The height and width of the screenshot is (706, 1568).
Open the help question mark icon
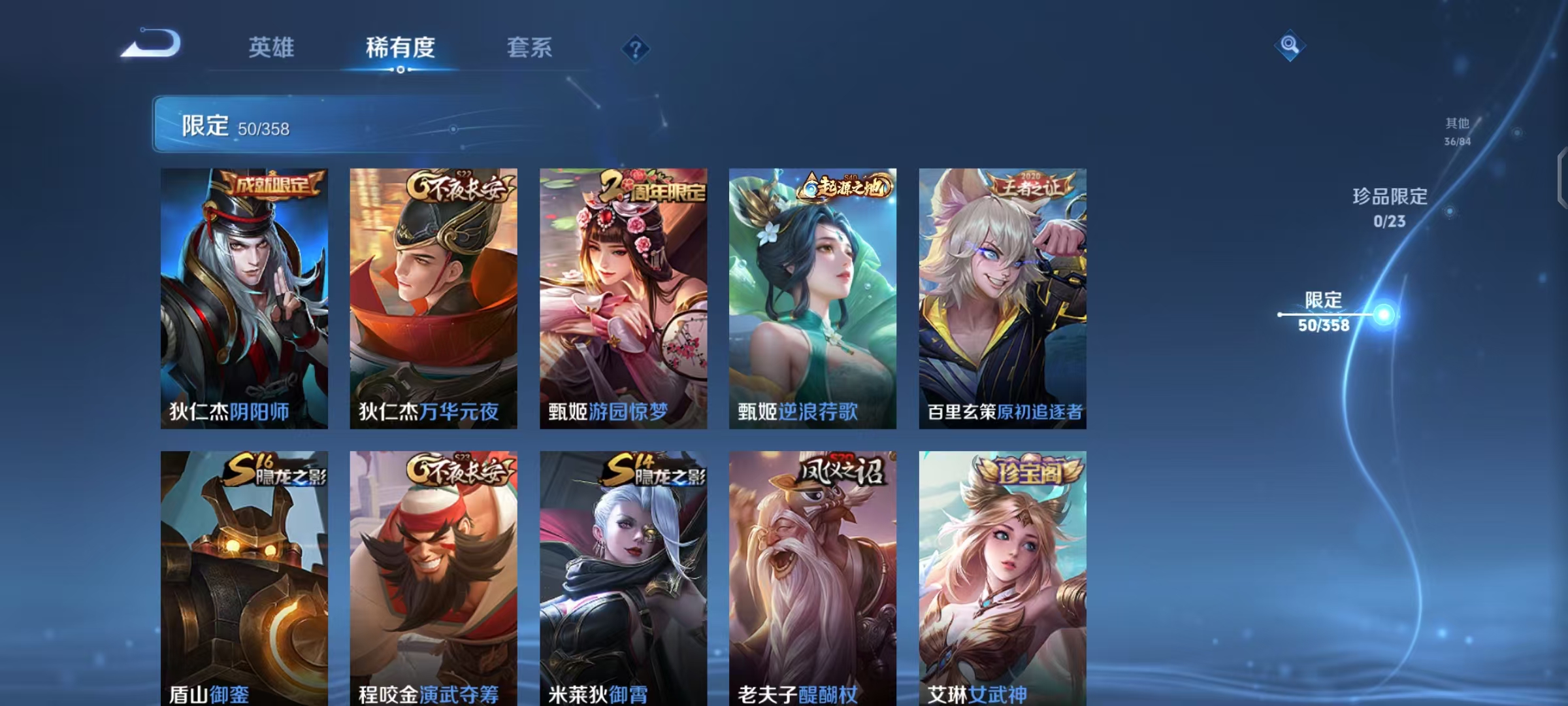point(636,48)
